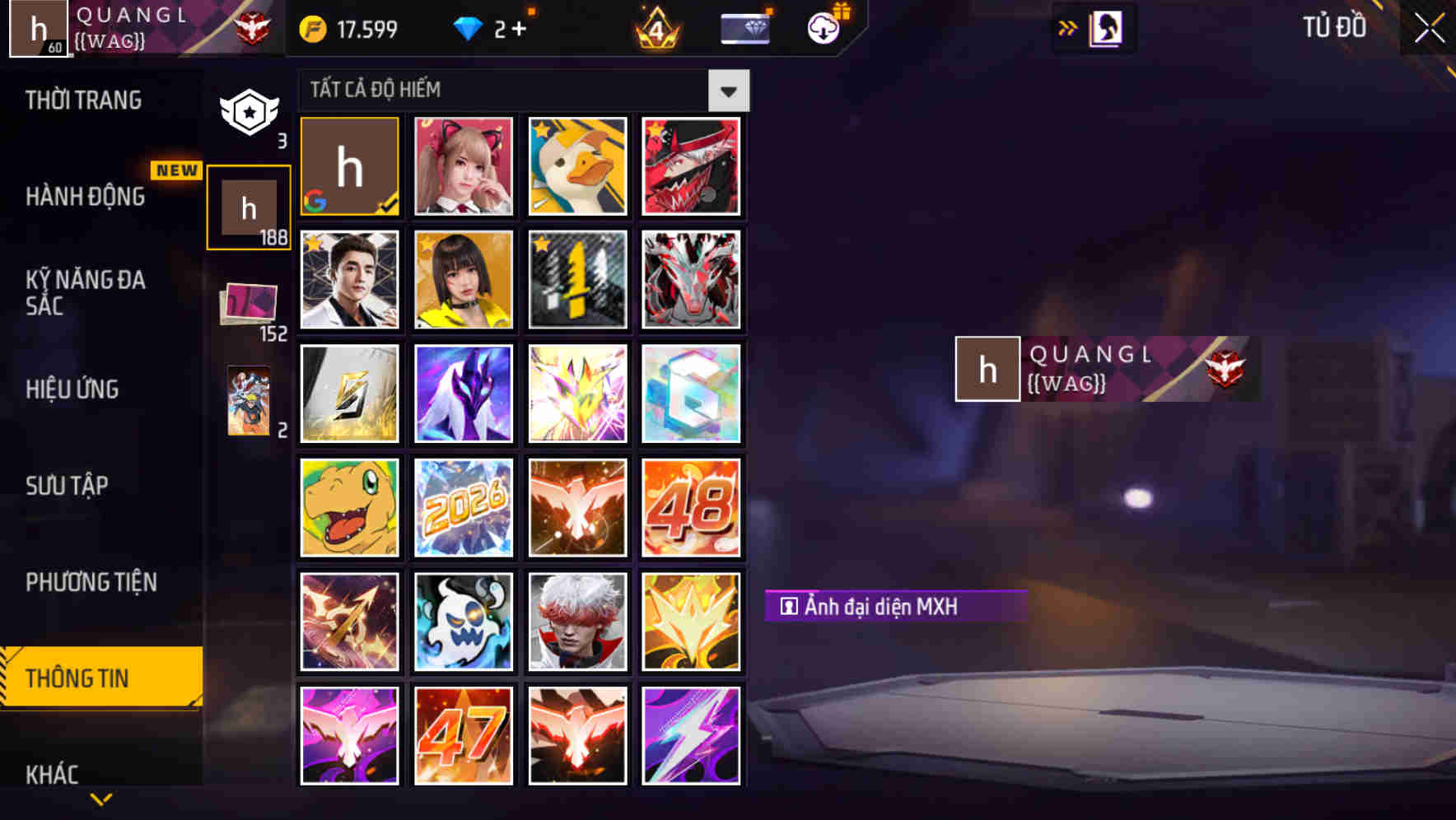Viewport: 1456px width, 820px height.
Task: Expand the left menu via bottom chevron arrow
Action: 100,800
